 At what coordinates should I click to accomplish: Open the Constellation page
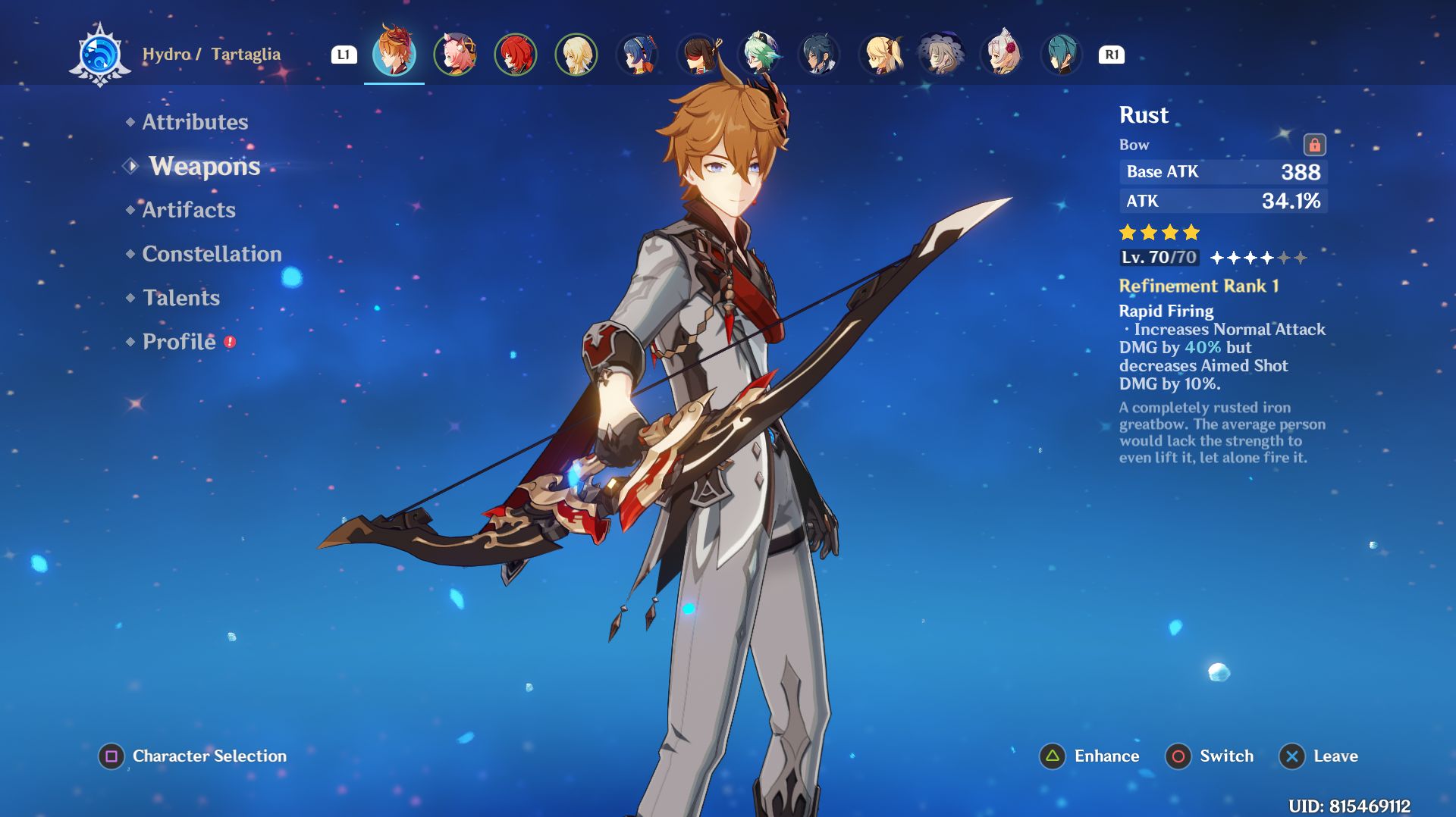click(212, 254)
